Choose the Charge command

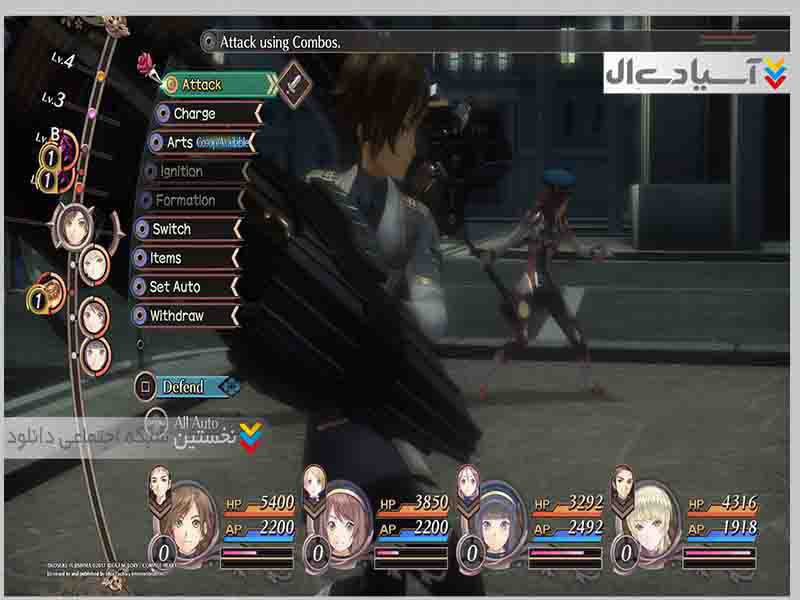(203, 114)
